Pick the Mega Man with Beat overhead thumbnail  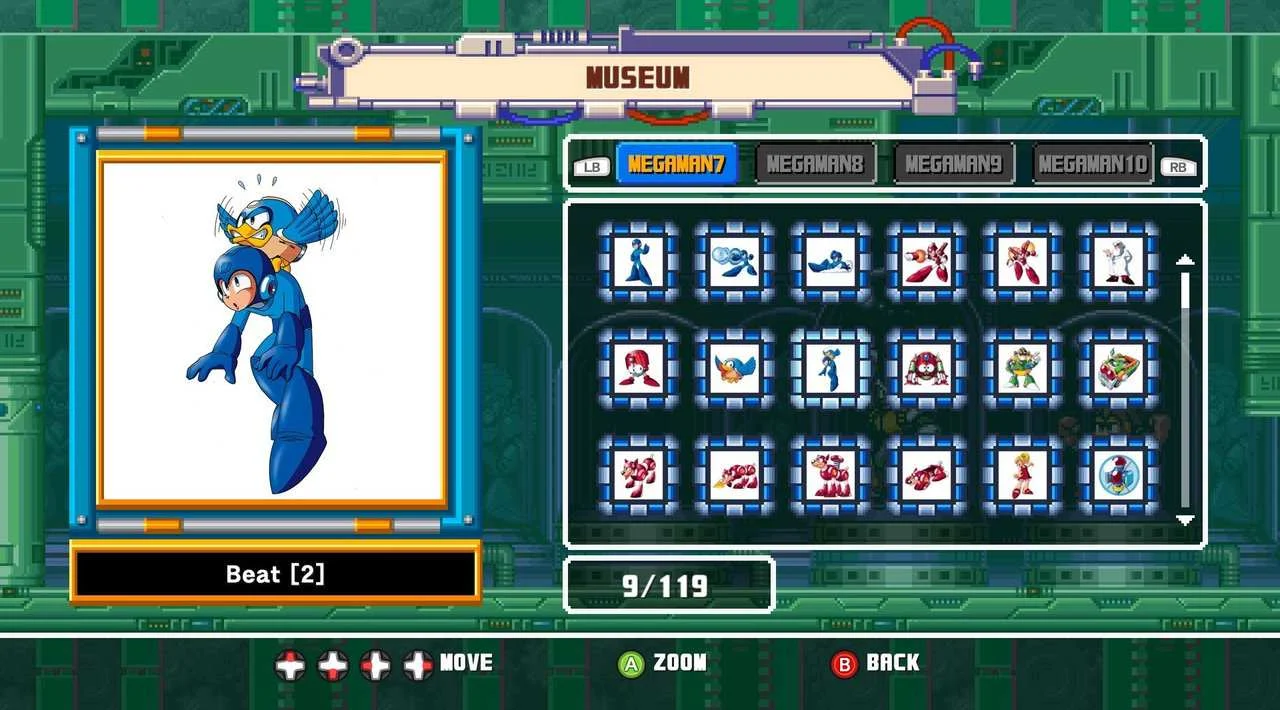[830, 368]
